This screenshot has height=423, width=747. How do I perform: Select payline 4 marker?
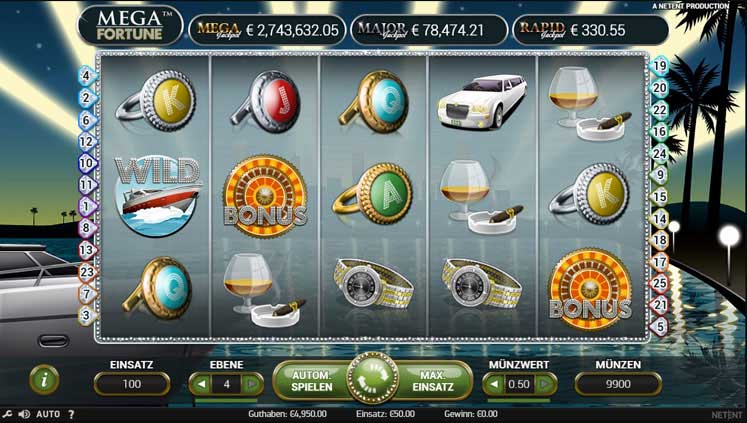pos(86,75)
